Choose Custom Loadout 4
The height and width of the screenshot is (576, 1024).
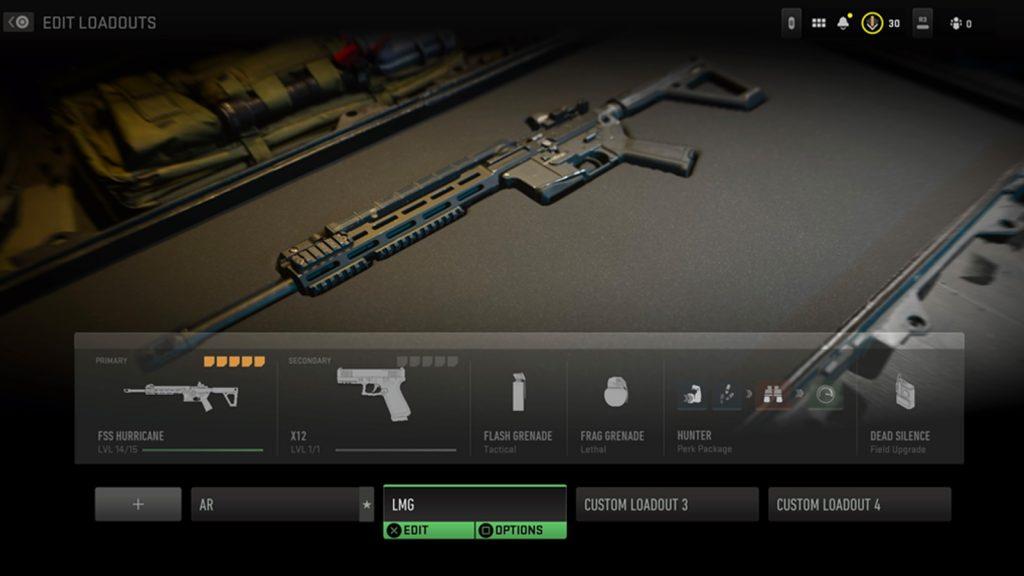pyautogui.click(x=859, y=504)
